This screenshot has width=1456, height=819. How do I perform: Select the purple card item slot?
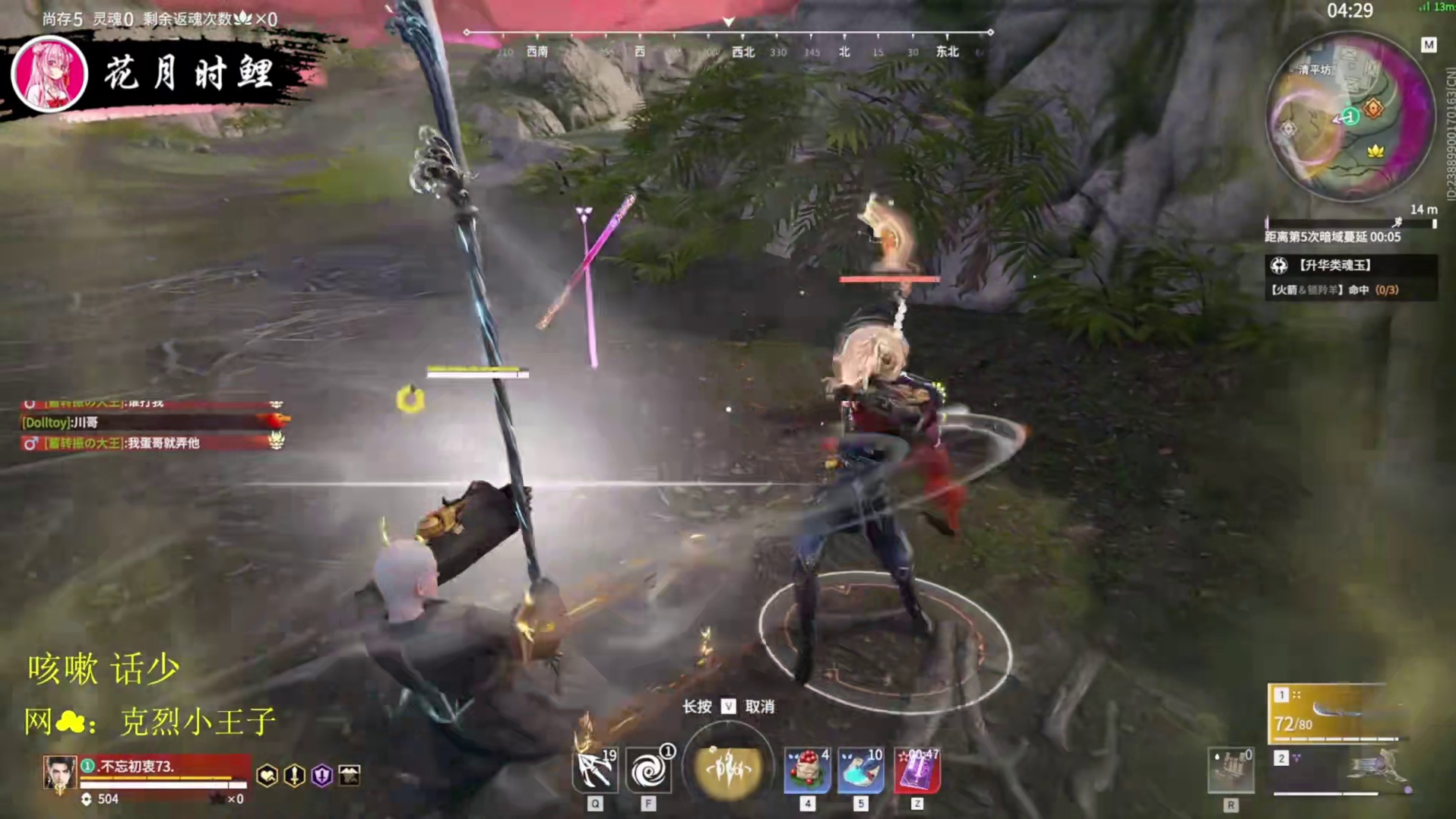coord(917,771)
